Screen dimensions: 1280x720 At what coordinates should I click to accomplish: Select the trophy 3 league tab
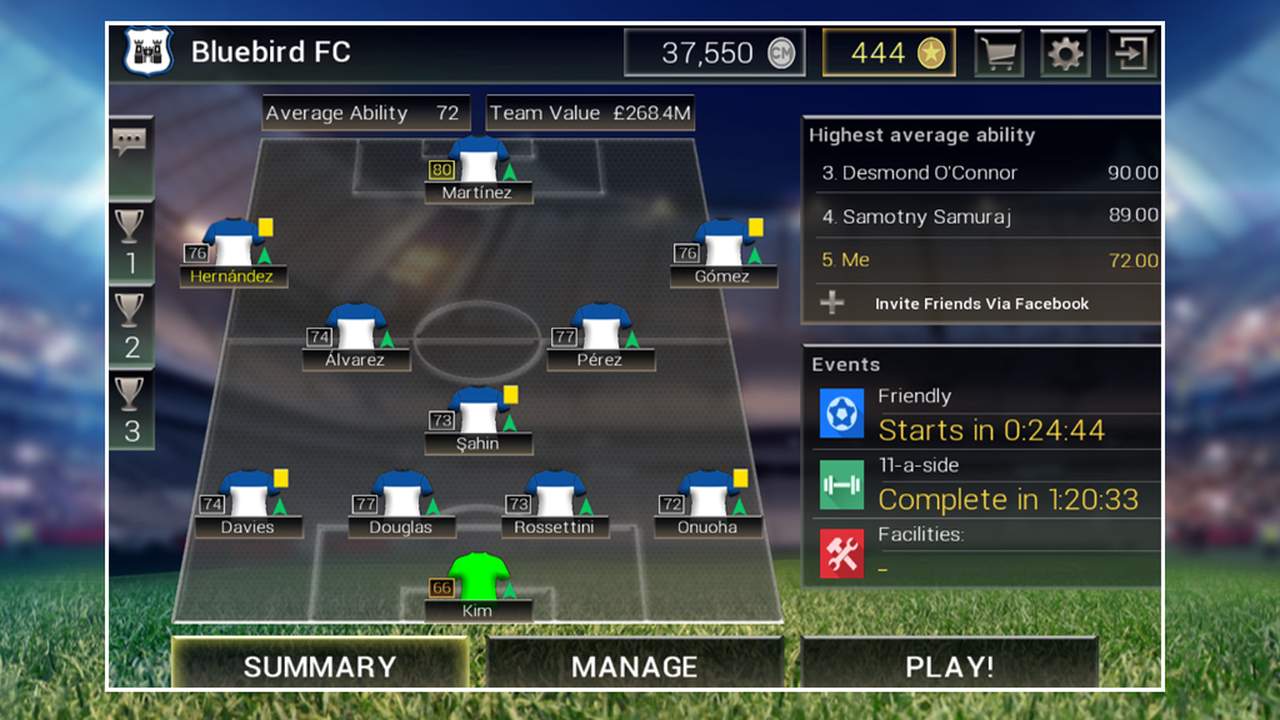point(131,409)
